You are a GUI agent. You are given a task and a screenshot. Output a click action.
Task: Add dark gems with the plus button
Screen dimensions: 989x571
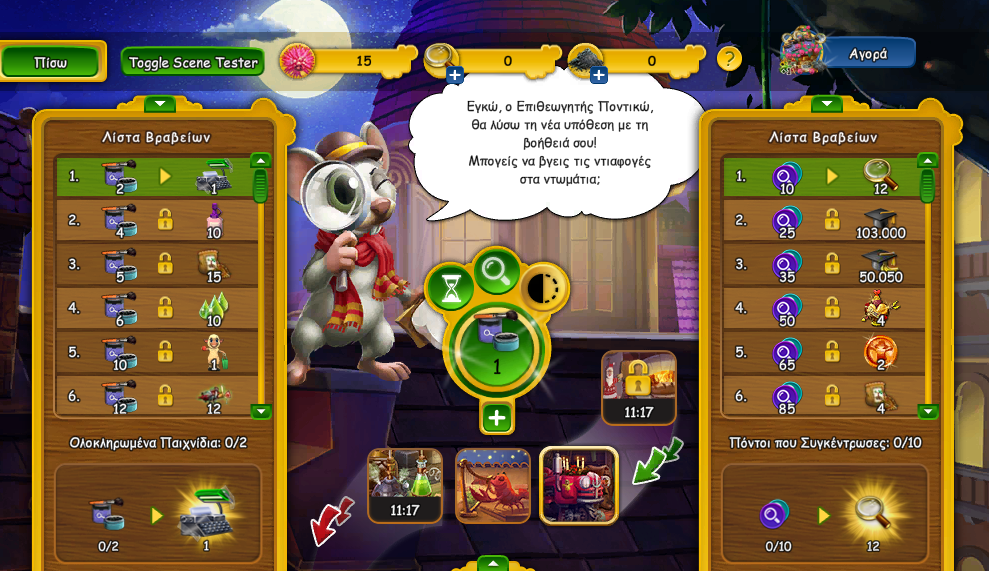coord(599,75)
